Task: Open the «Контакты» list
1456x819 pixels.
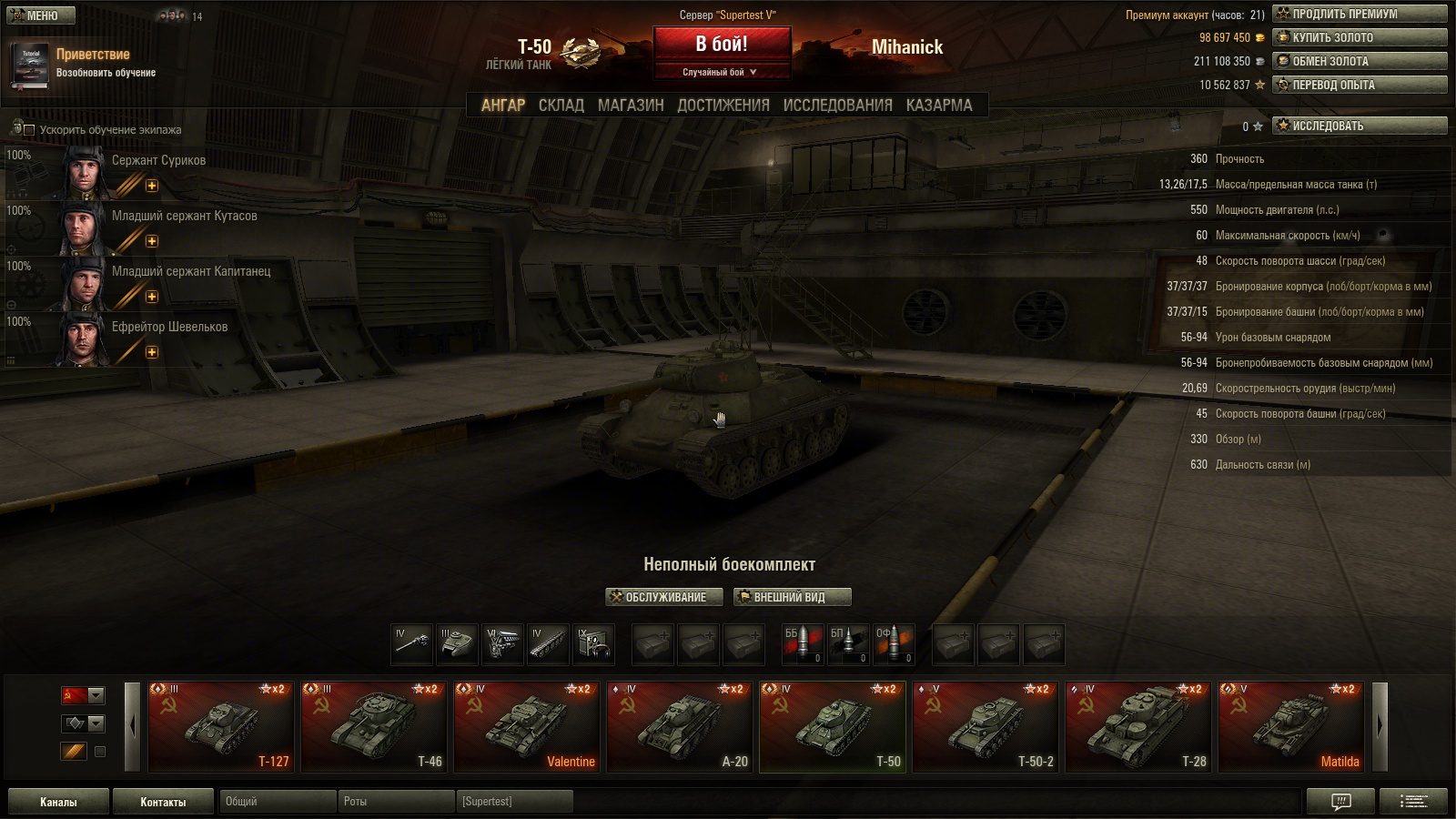Action: click(163, 802)
